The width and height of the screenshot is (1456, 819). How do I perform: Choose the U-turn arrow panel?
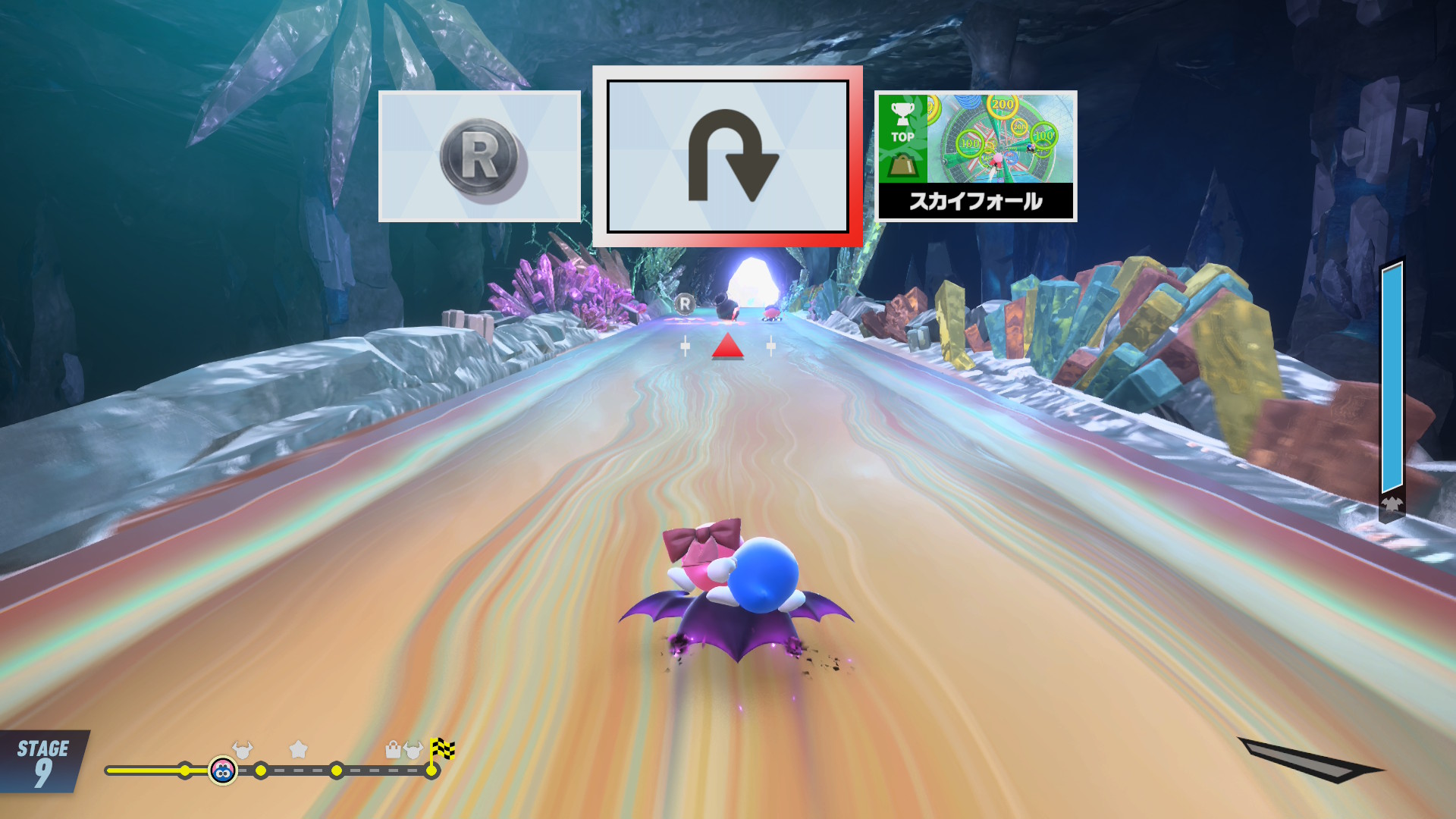[727, 156]
